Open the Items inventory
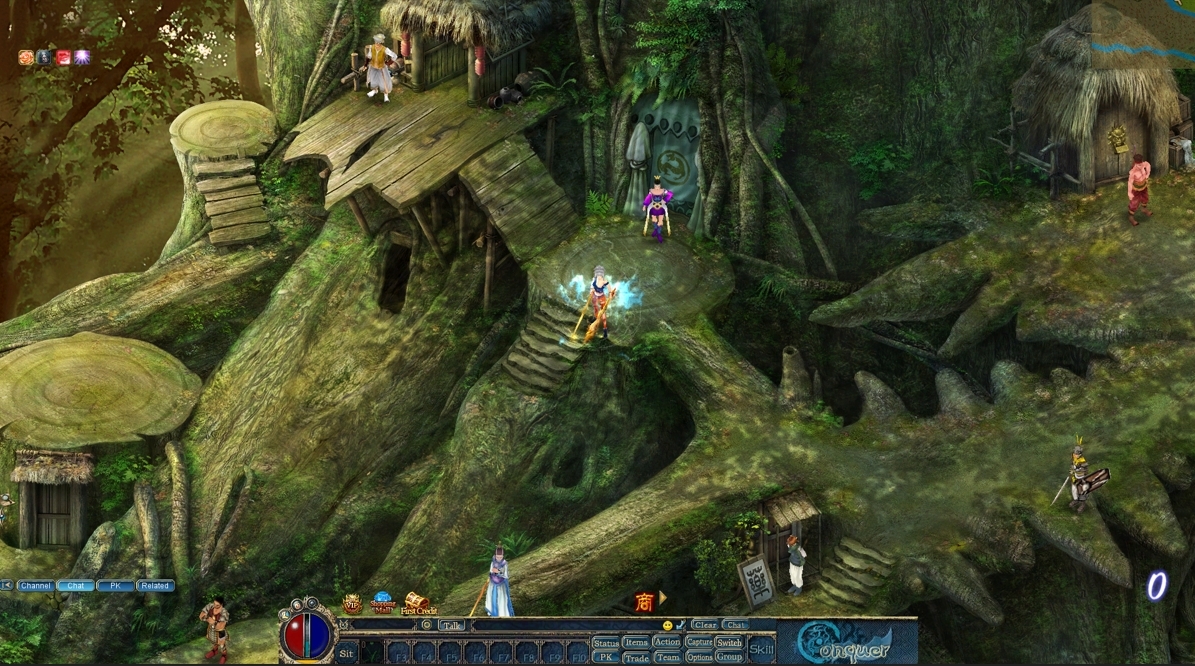The height and width of the screenshot is (666, 1195). (x=636, y=642)
